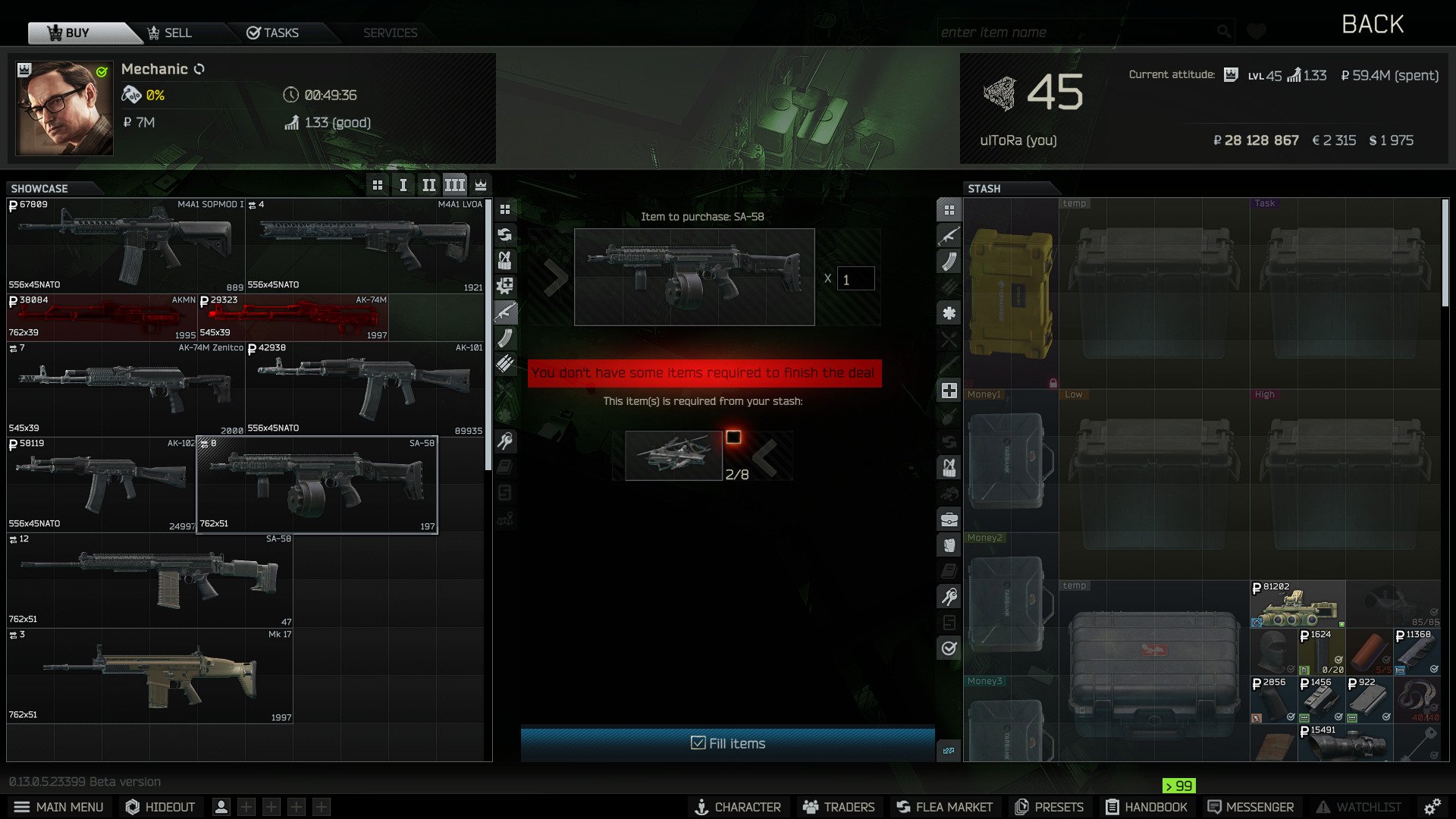The image size is (1456, 819).
Task: Open the TASKS tab
Action: (272, 33)
